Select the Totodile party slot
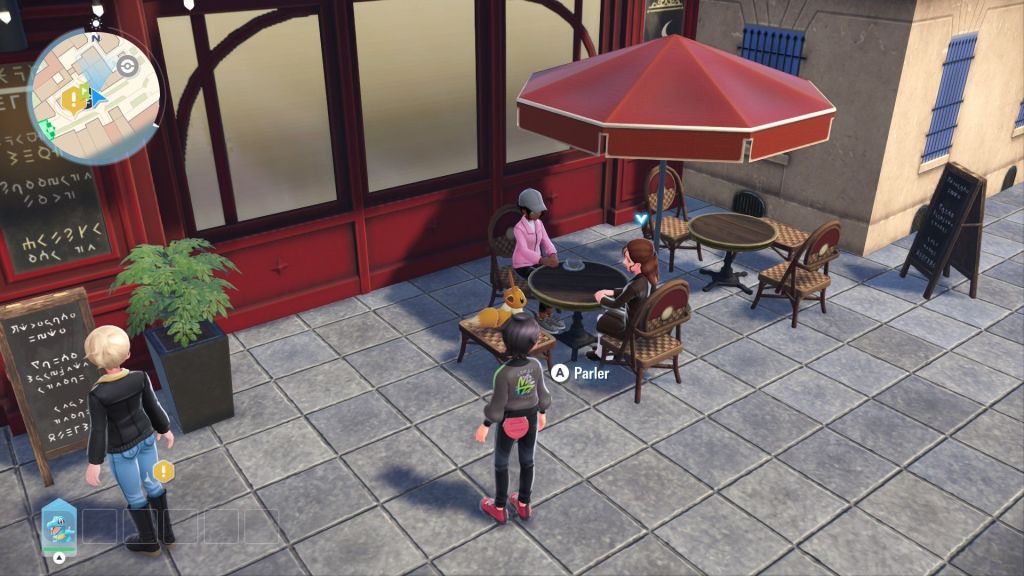Screen dimensions: 1024x576 coord(57,523)
